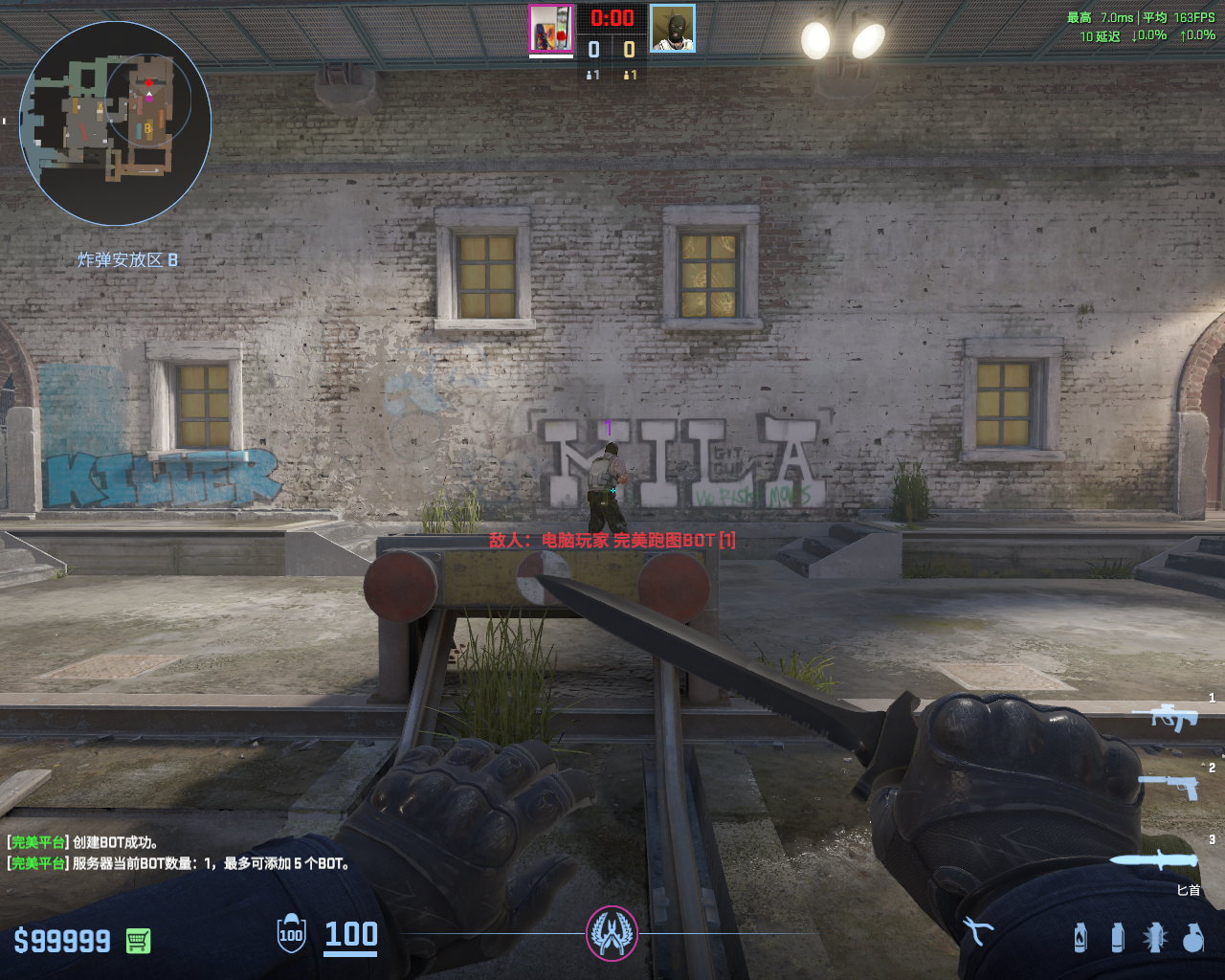Pick the smoke grenade icon
The width and height of the screenshot is (1225, 980).
[1117, 937]
